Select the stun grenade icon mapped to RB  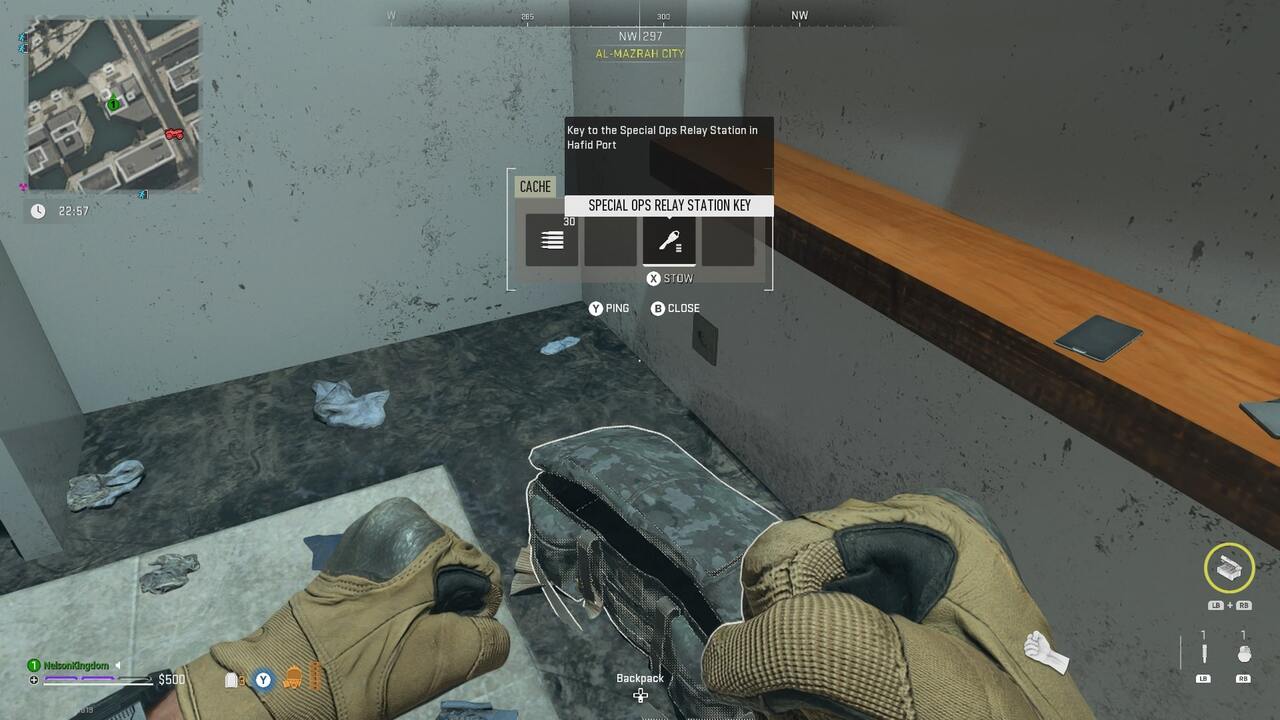[x=1243, y=653]
